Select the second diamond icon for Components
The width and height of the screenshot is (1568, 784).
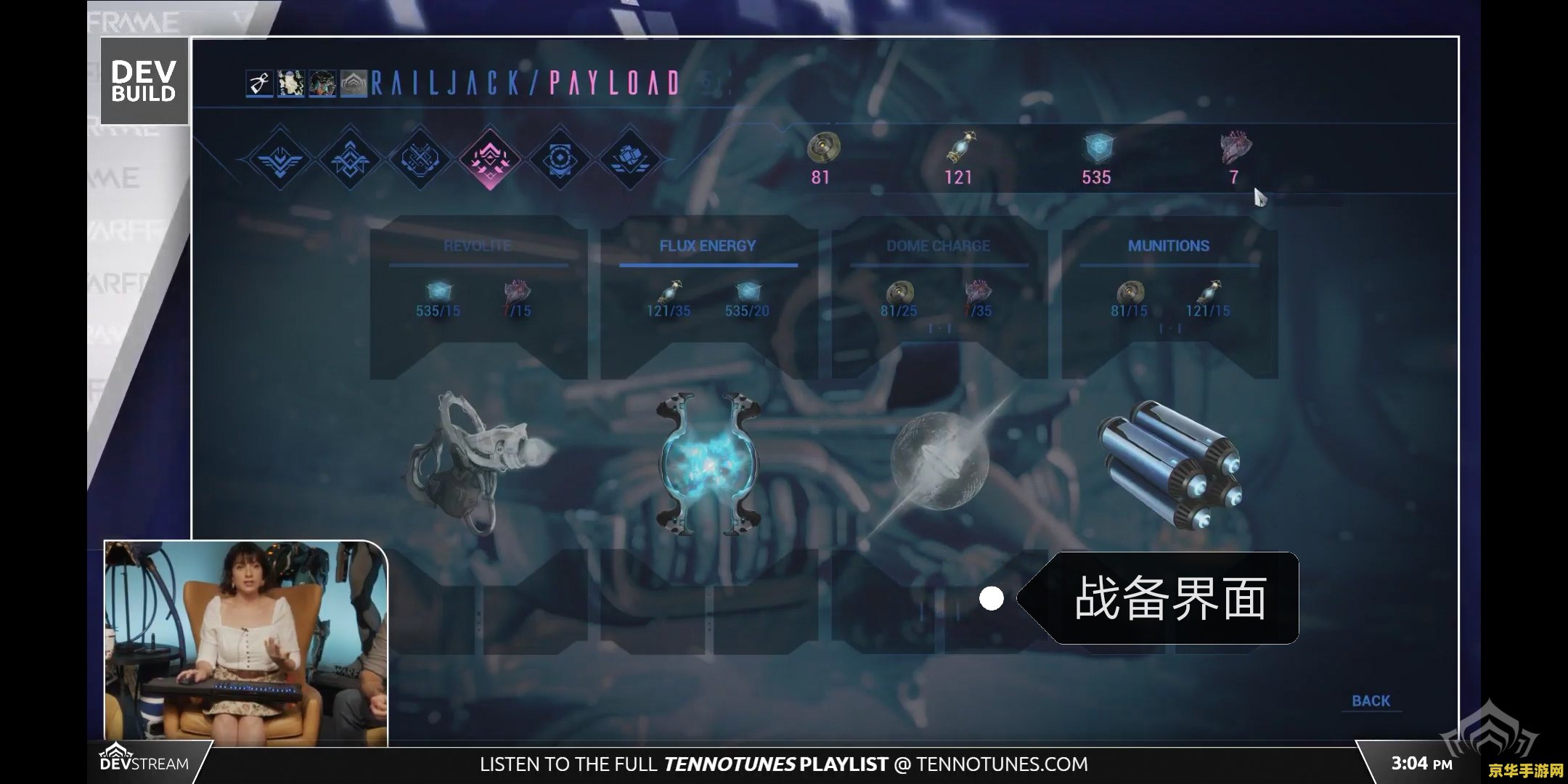point(350,156)
